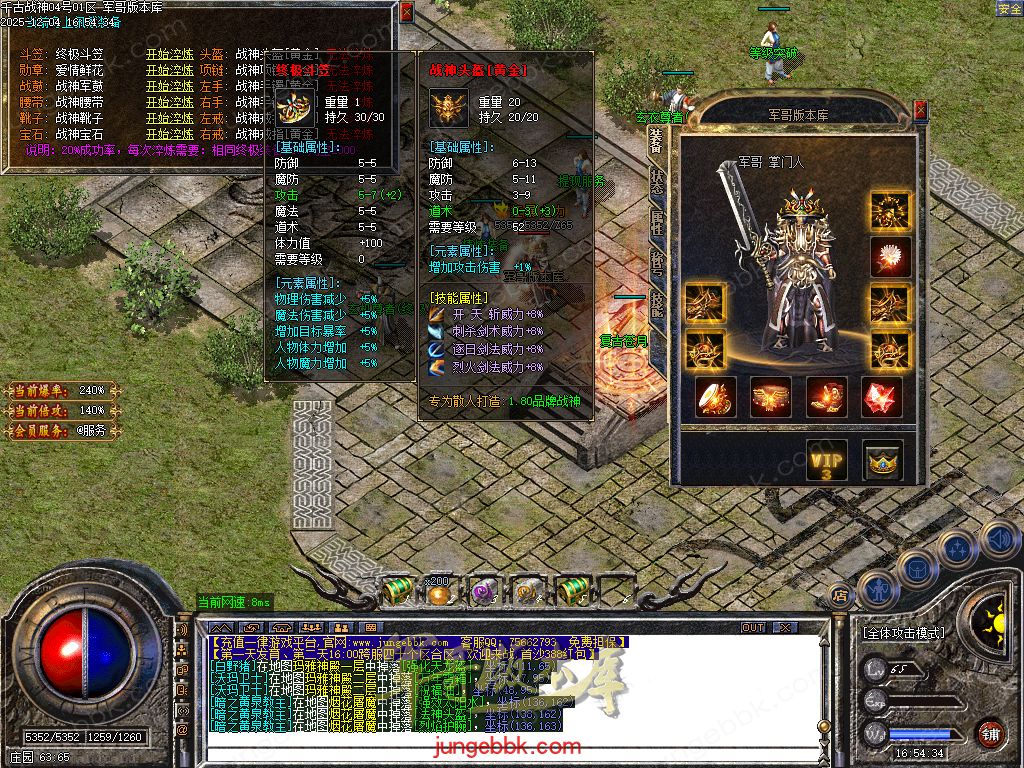Click the VIP 3 badge
The image size is (1024, 768).
pyautogui.click(x=826, y=460)
